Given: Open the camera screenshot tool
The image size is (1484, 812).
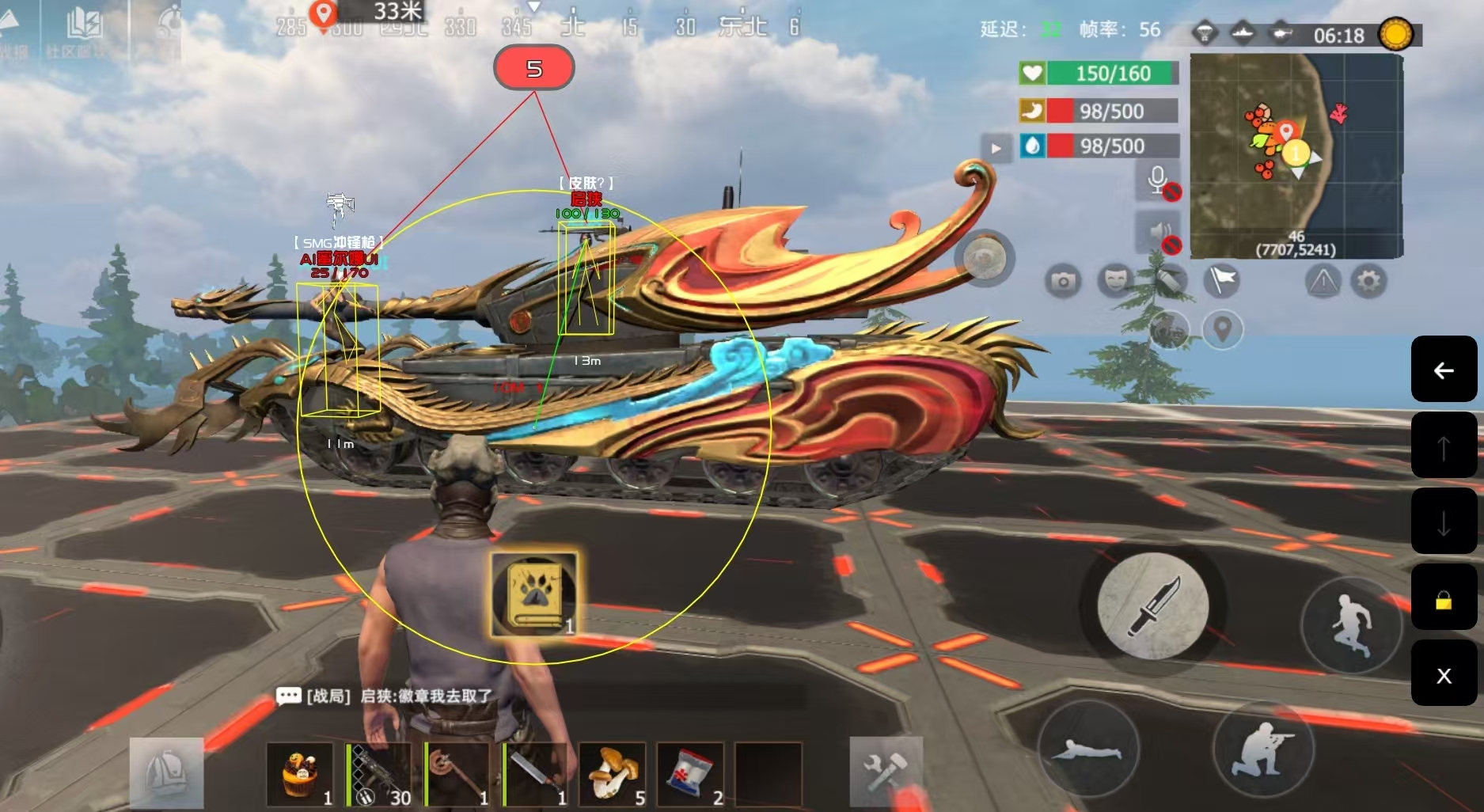Looking at the screenshot, I should coord(1063,281).
